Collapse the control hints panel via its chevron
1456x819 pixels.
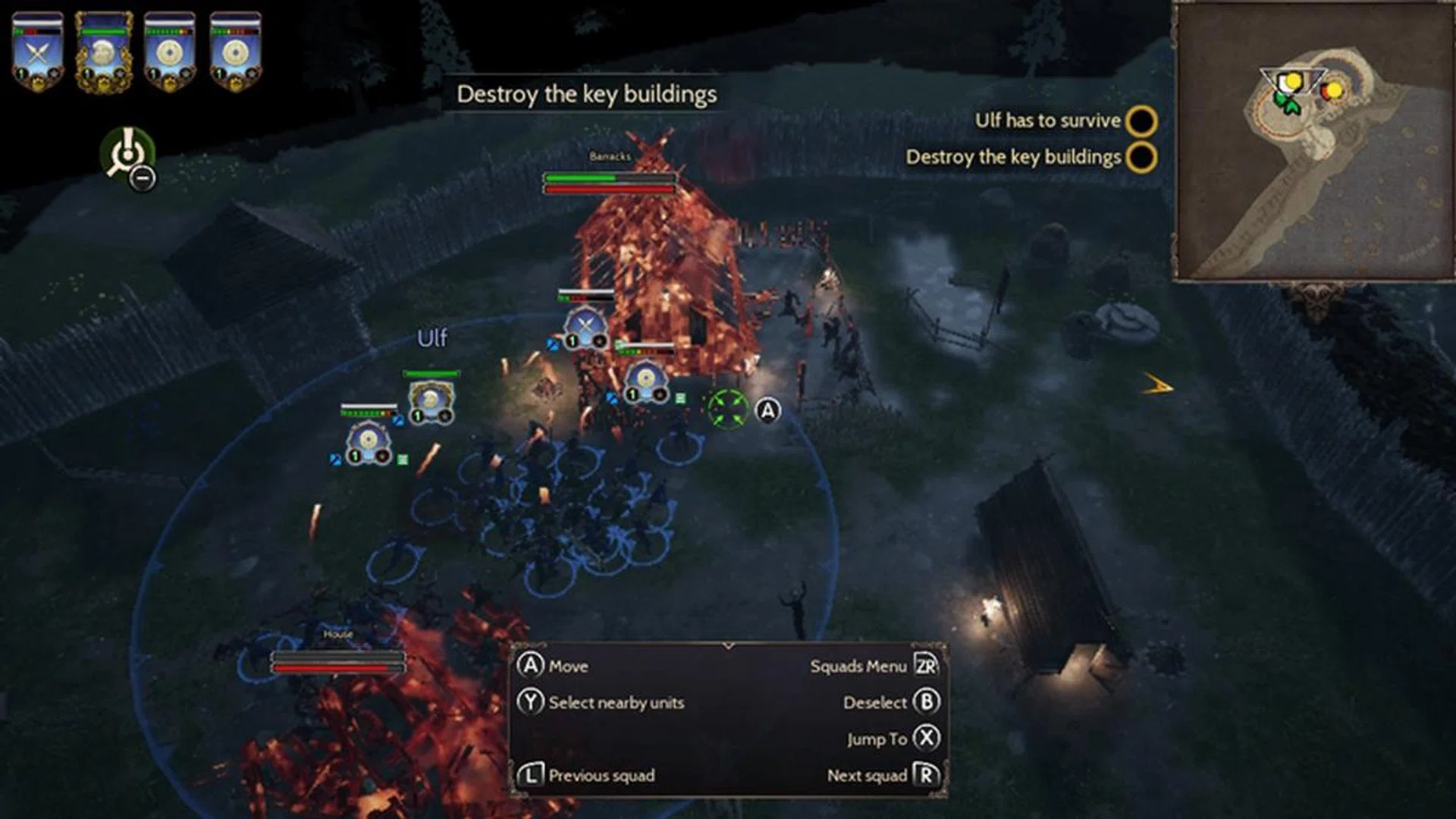[x=729, y=645]
